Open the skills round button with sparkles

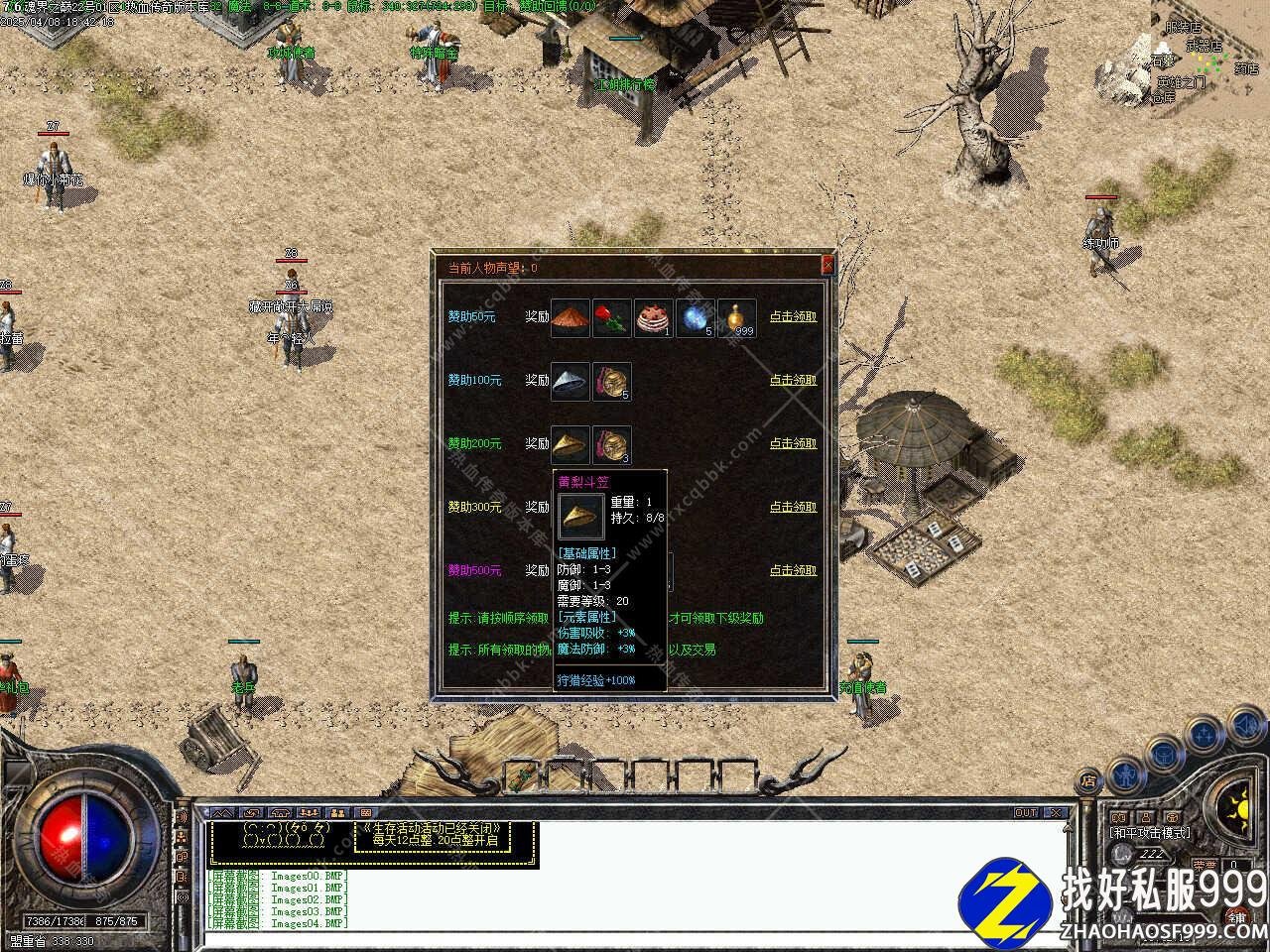[x=1204, y=734]
